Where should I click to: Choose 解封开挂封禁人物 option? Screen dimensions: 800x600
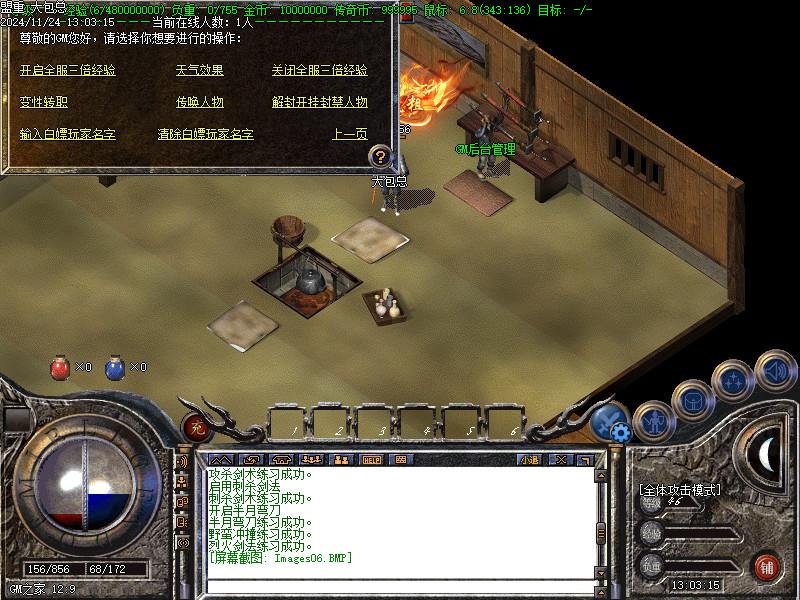click(x=319, y=102)
